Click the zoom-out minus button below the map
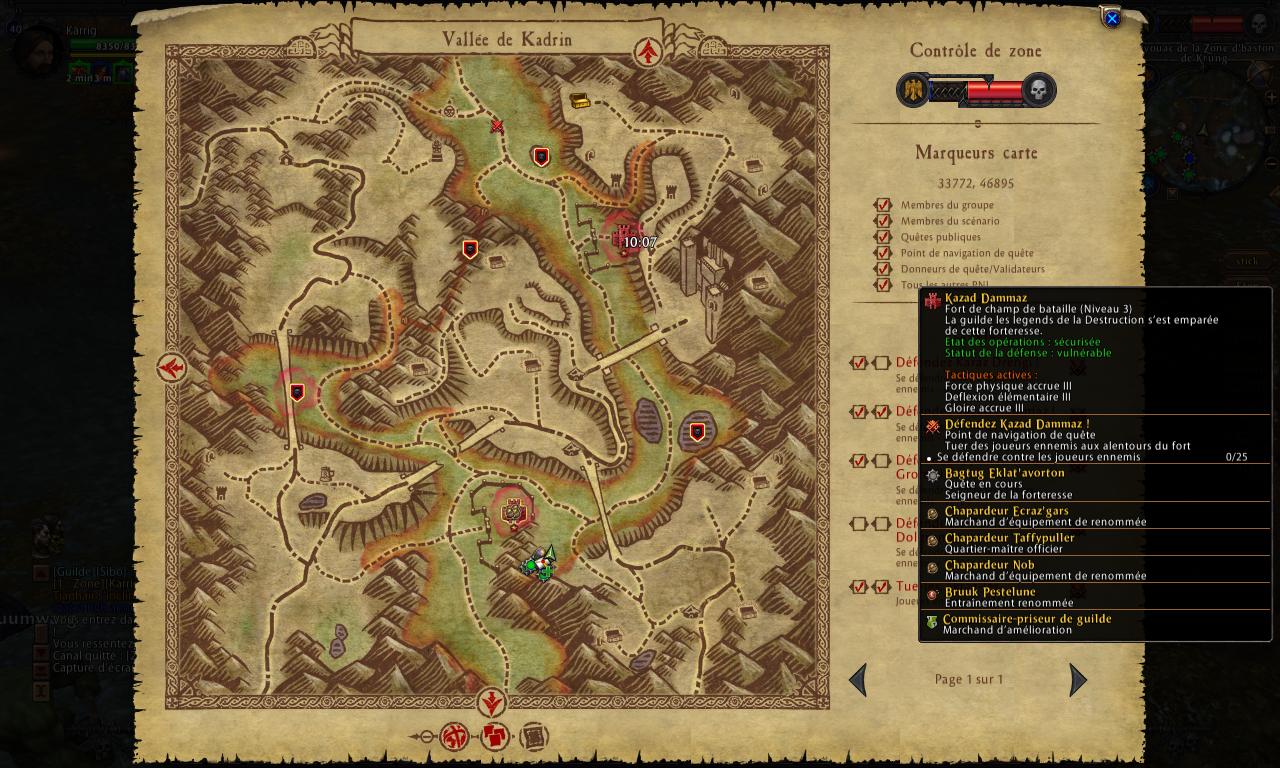The height and width of the screenshot is (768, 1280). [425, 738]
